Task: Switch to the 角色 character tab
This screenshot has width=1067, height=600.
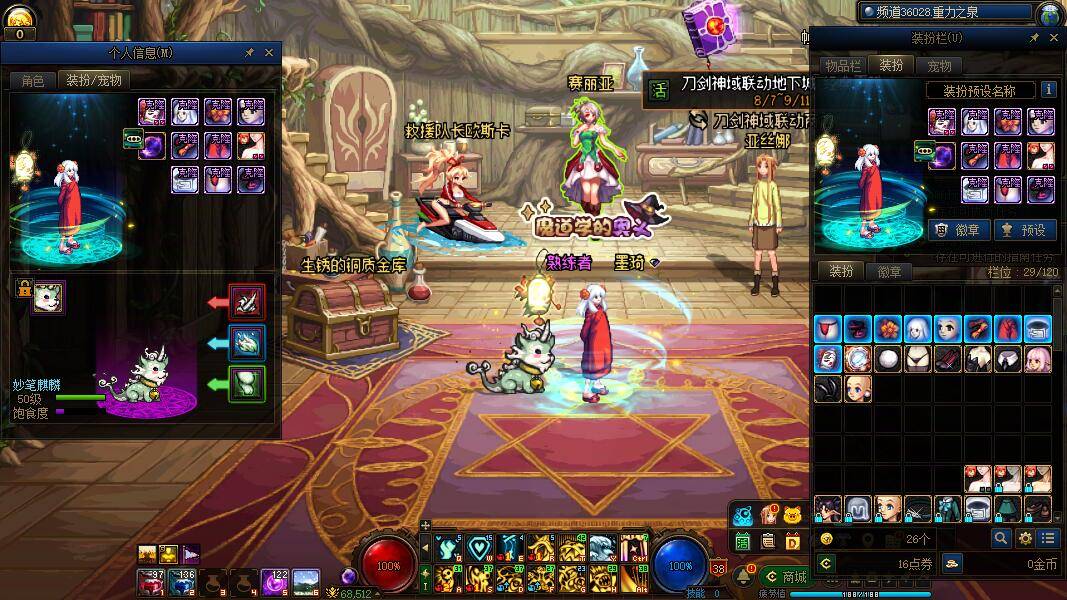Action: pyautogui.click(x=33, y=80)
